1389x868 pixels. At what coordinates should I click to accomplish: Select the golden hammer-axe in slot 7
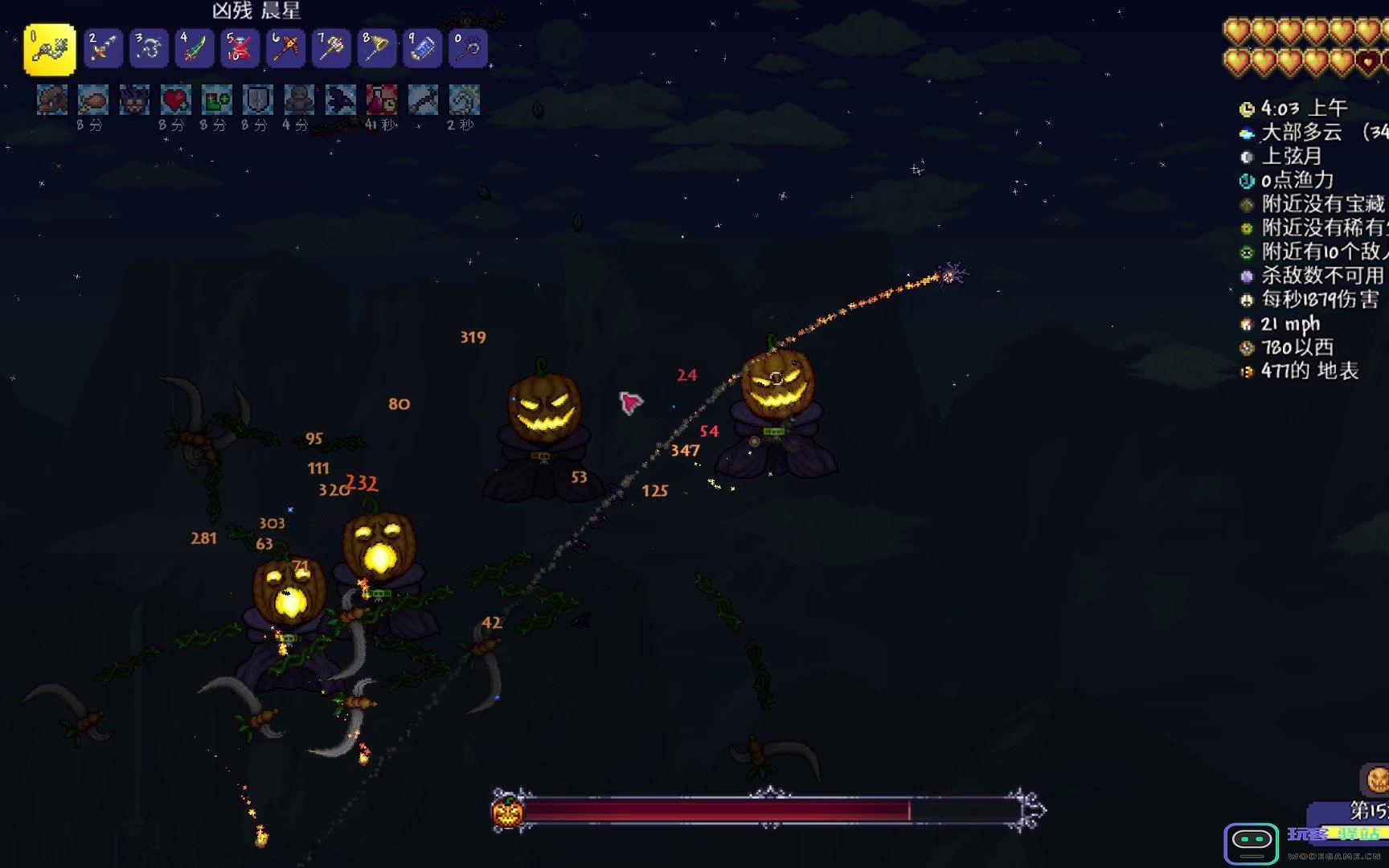click(x=331, y=49)
